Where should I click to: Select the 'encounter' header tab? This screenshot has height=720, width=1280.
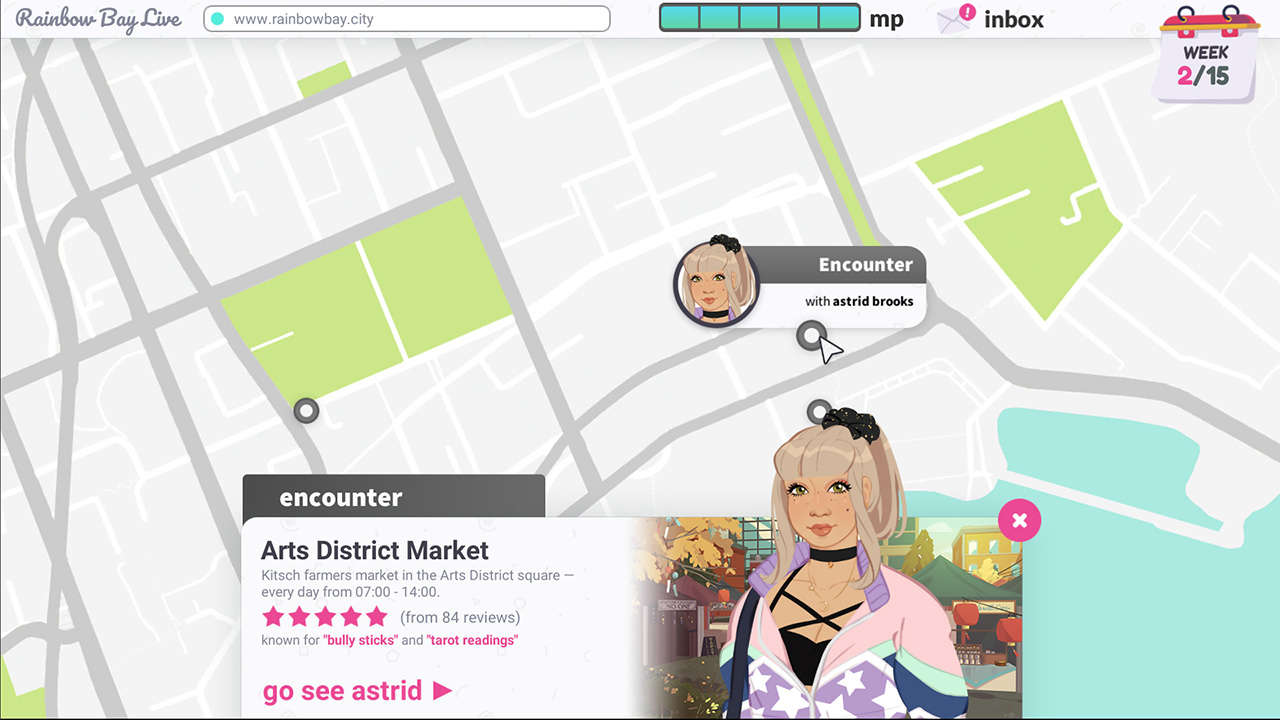pos(340,497)
